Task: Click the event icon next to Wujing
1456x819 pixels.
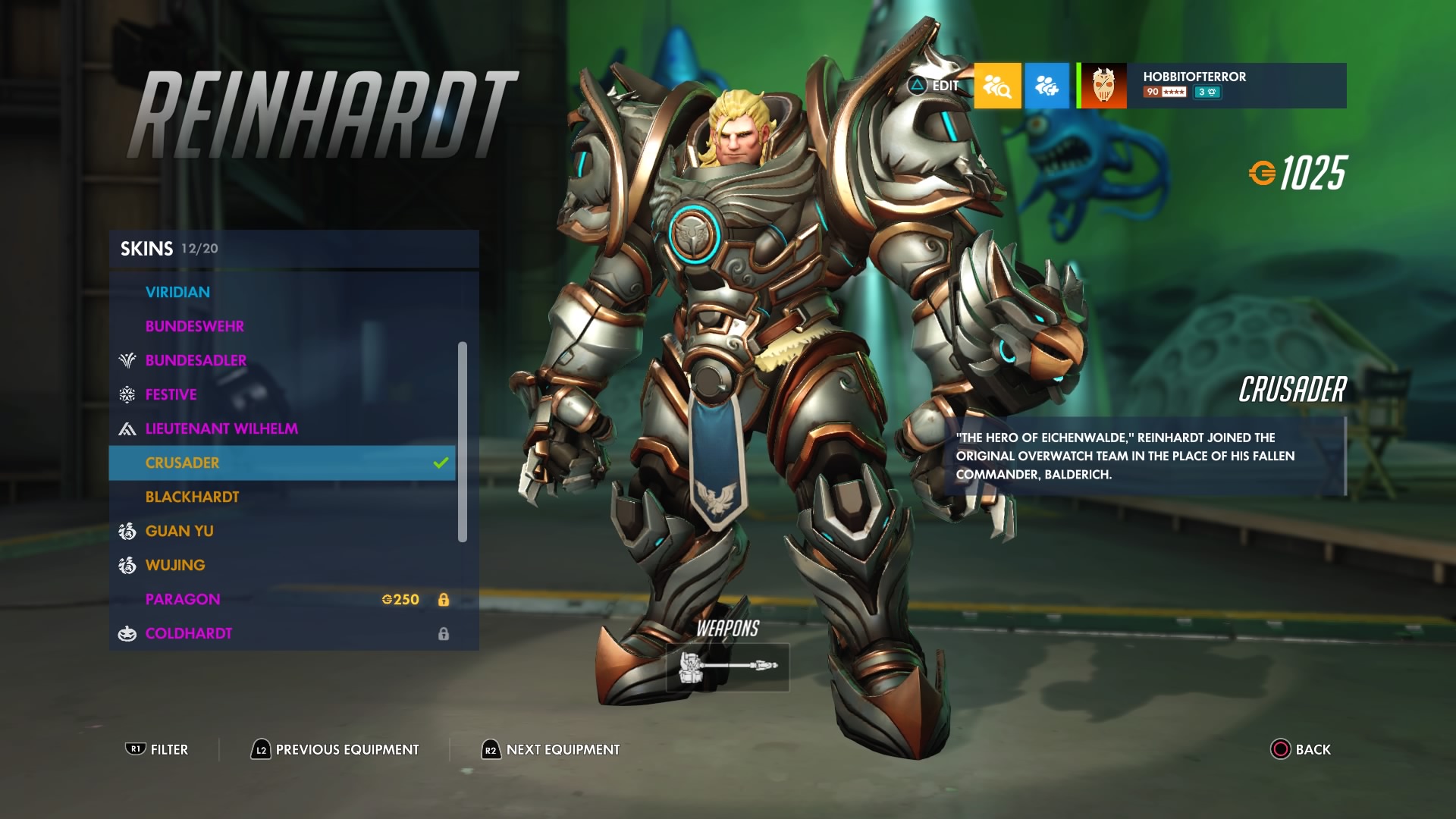Action: 126,565
